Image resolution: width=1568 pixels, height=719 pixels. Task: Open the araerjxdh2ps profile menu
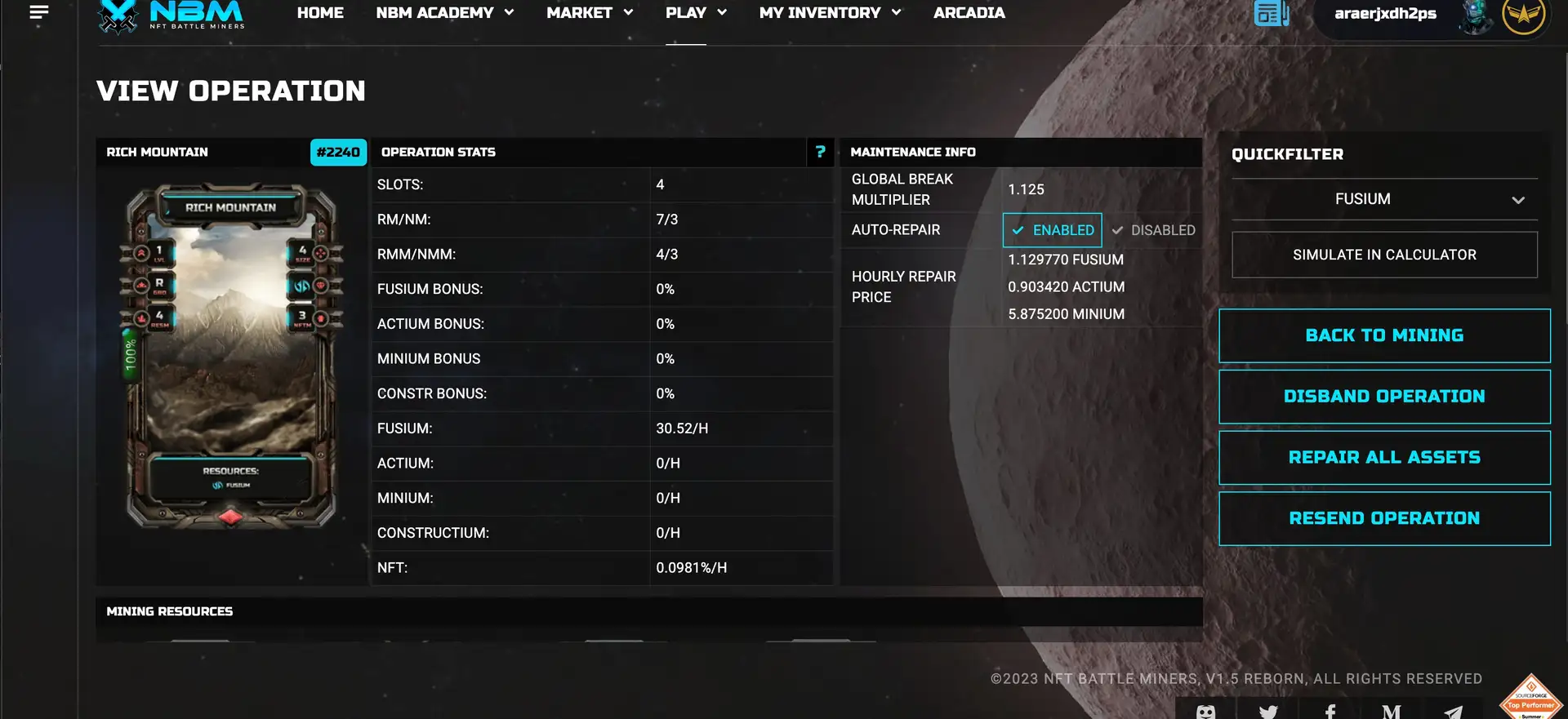point(1385,14)
